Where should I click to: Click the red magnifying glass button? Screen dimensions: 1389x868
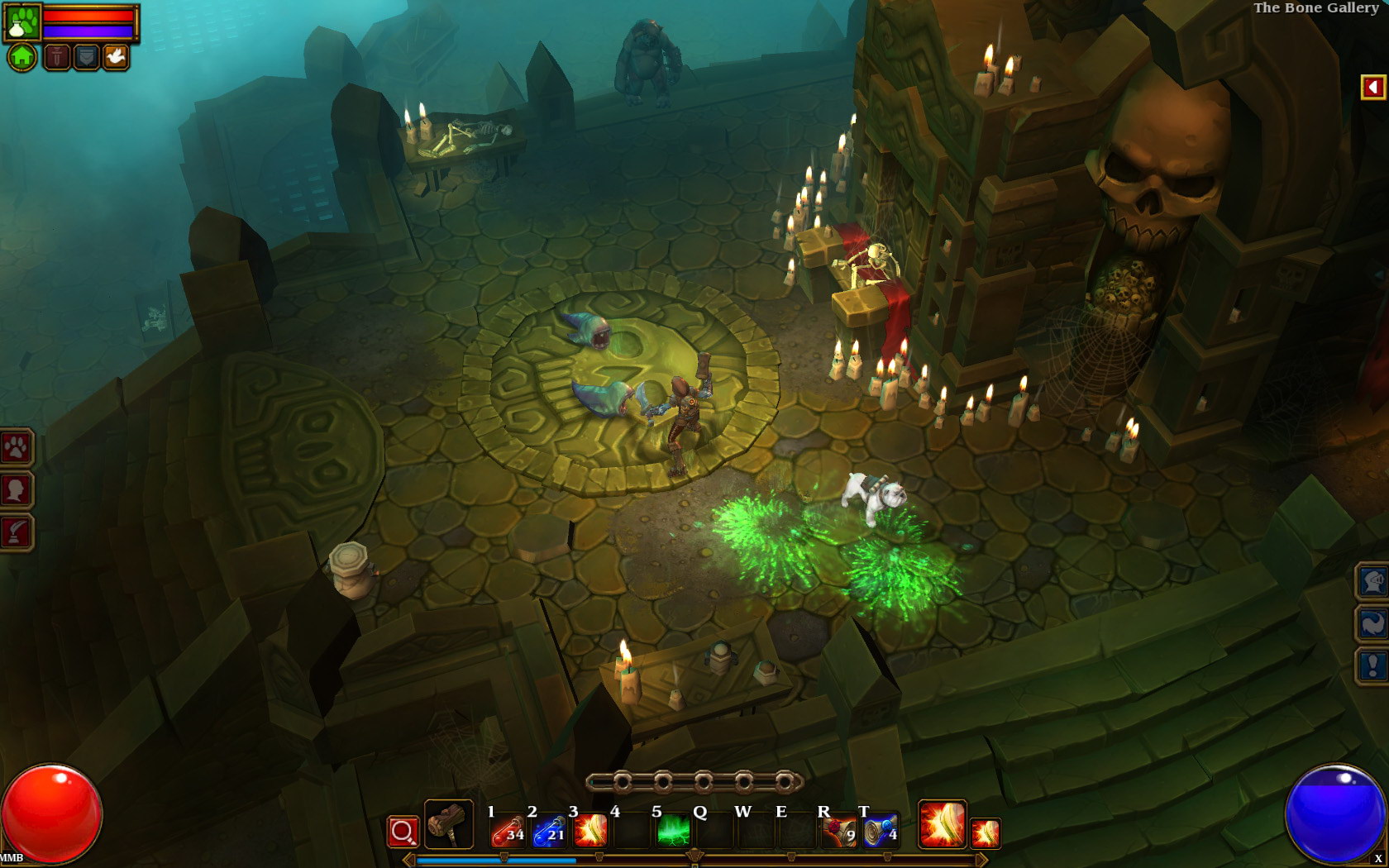[403, 832]
